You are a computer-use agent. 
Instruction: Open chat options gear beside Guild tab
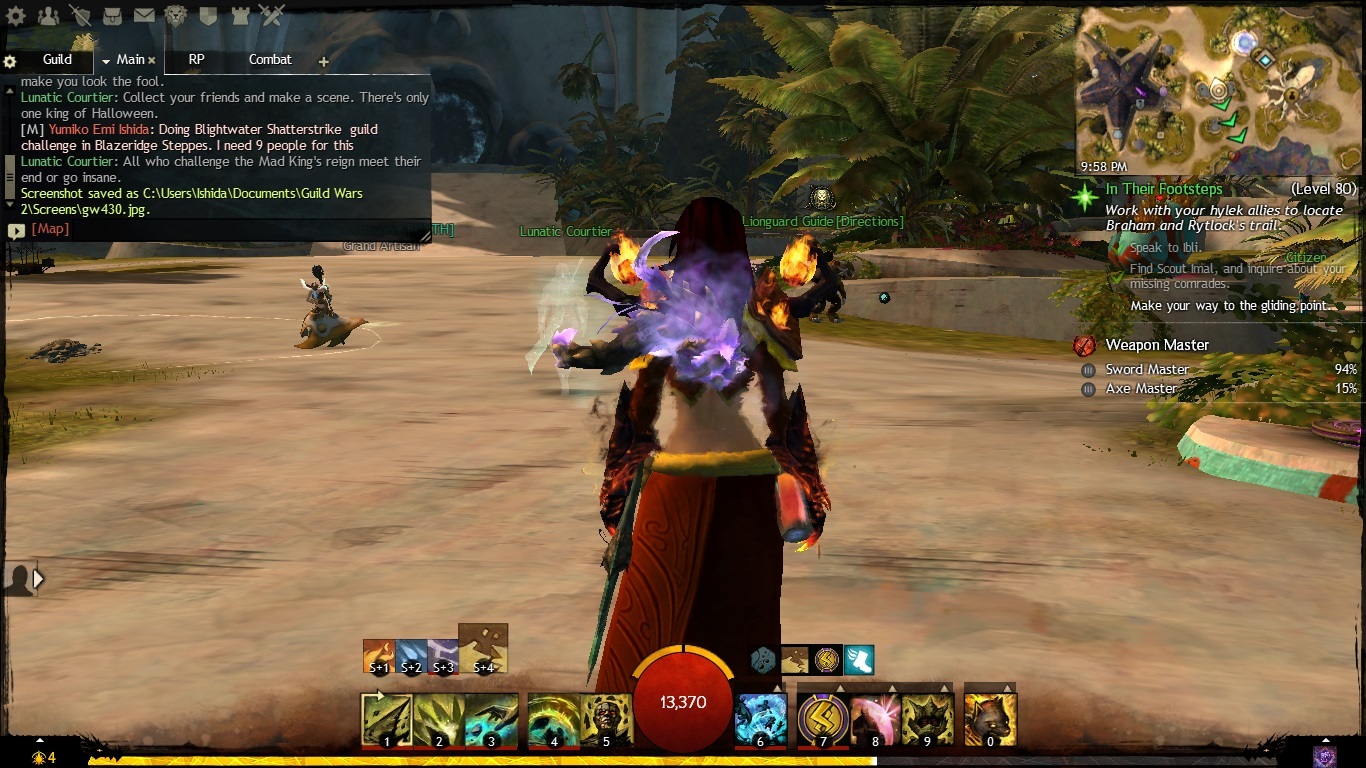(10, 61)
